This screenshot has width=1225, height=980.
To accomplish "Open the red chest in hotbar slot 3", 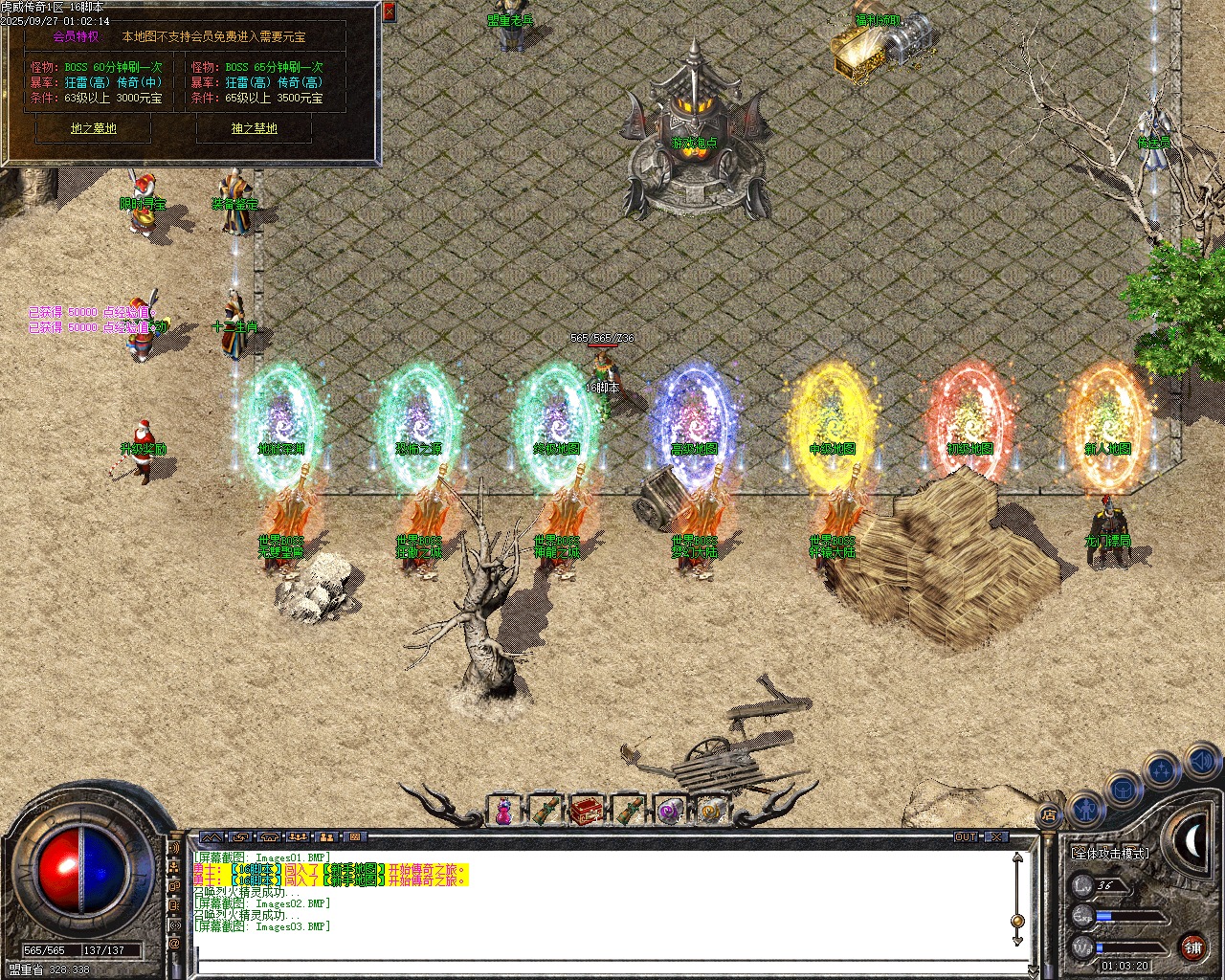I will pos(589,812).
